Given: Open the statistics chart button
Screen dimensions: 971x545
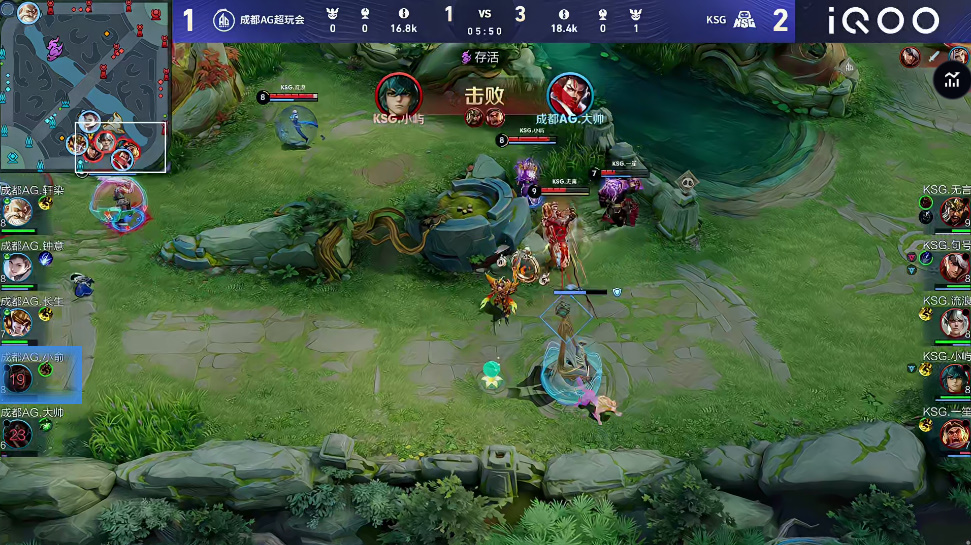Looking at the screenshot, I should (x=949, y=81).
